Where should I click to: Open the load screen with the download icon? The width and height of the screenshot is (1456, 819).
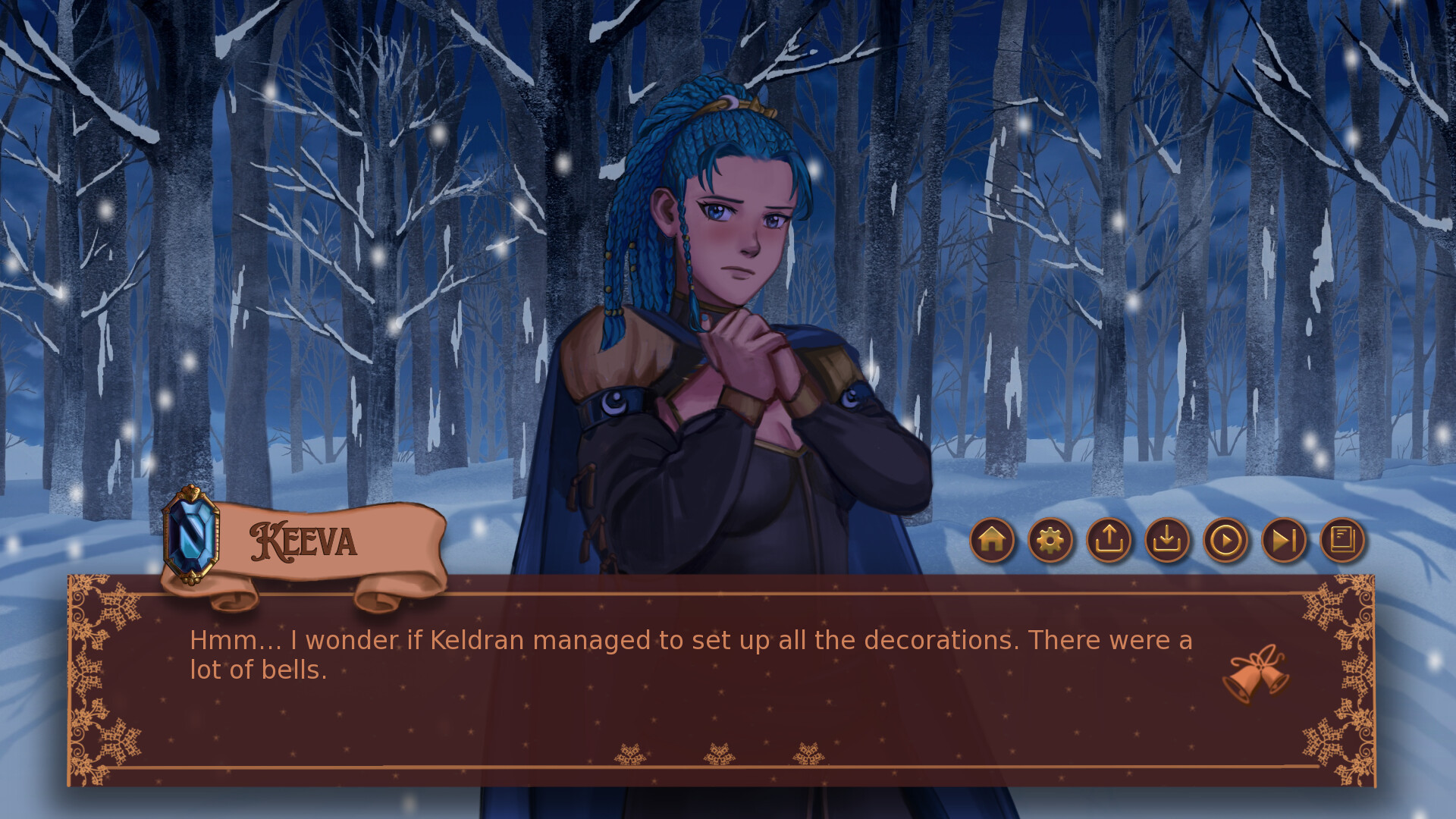click(x=1167, y=541)
